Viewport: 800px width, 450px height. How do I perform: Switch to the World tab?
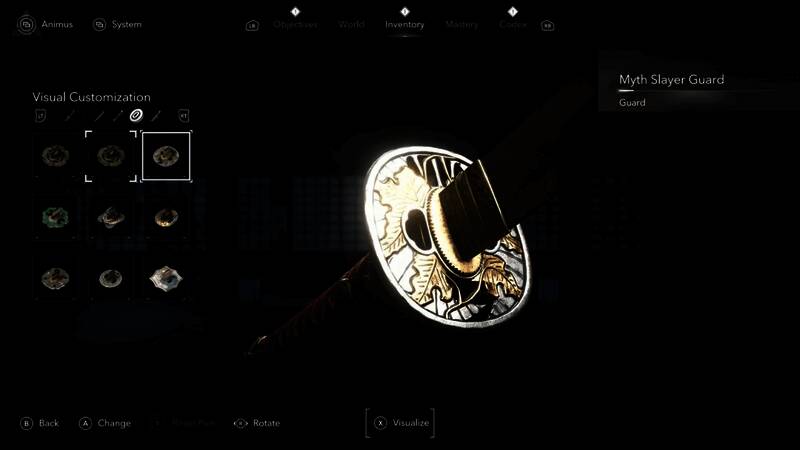[351, 25]
